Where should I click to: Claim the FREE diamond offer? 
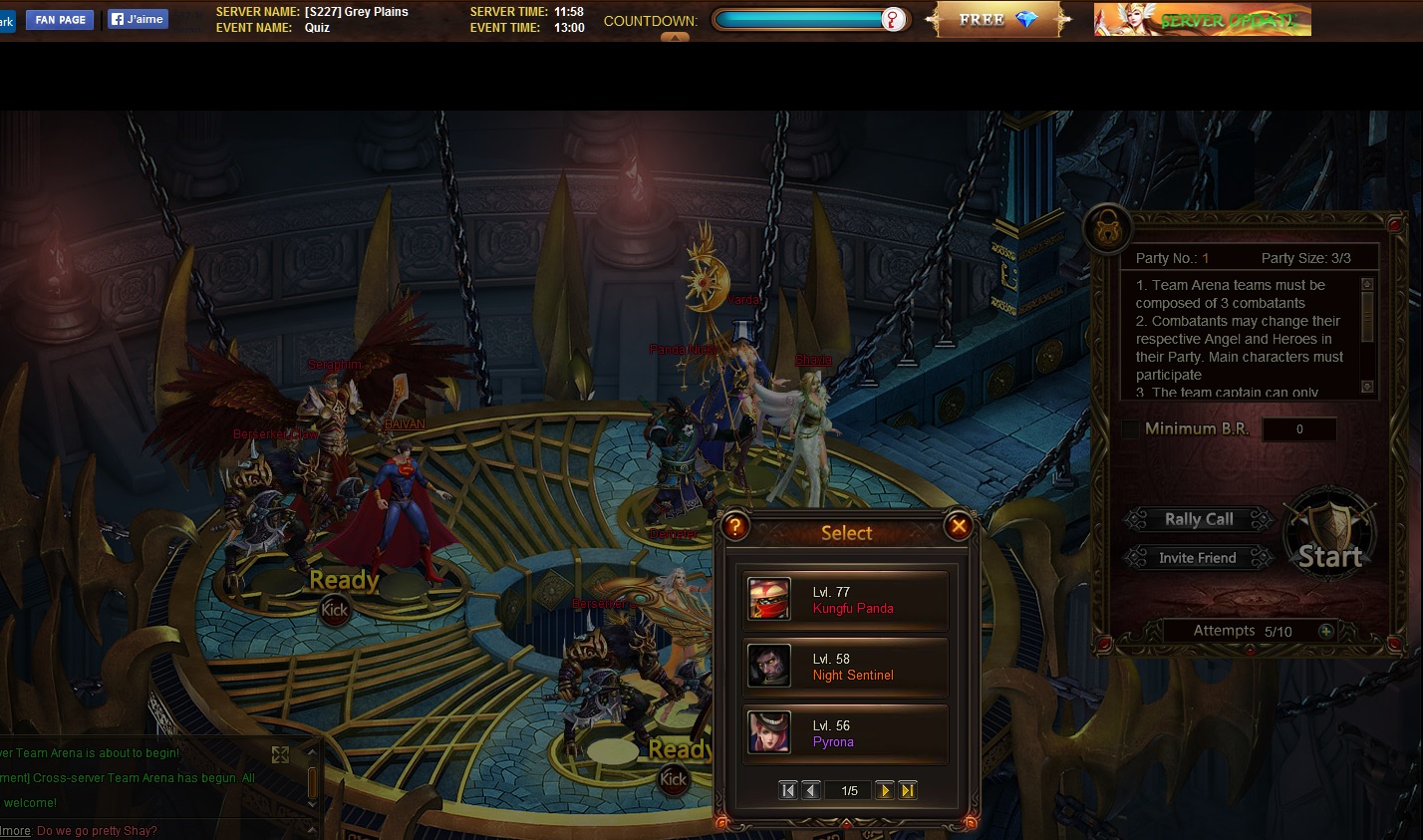(x=998, y=20)
